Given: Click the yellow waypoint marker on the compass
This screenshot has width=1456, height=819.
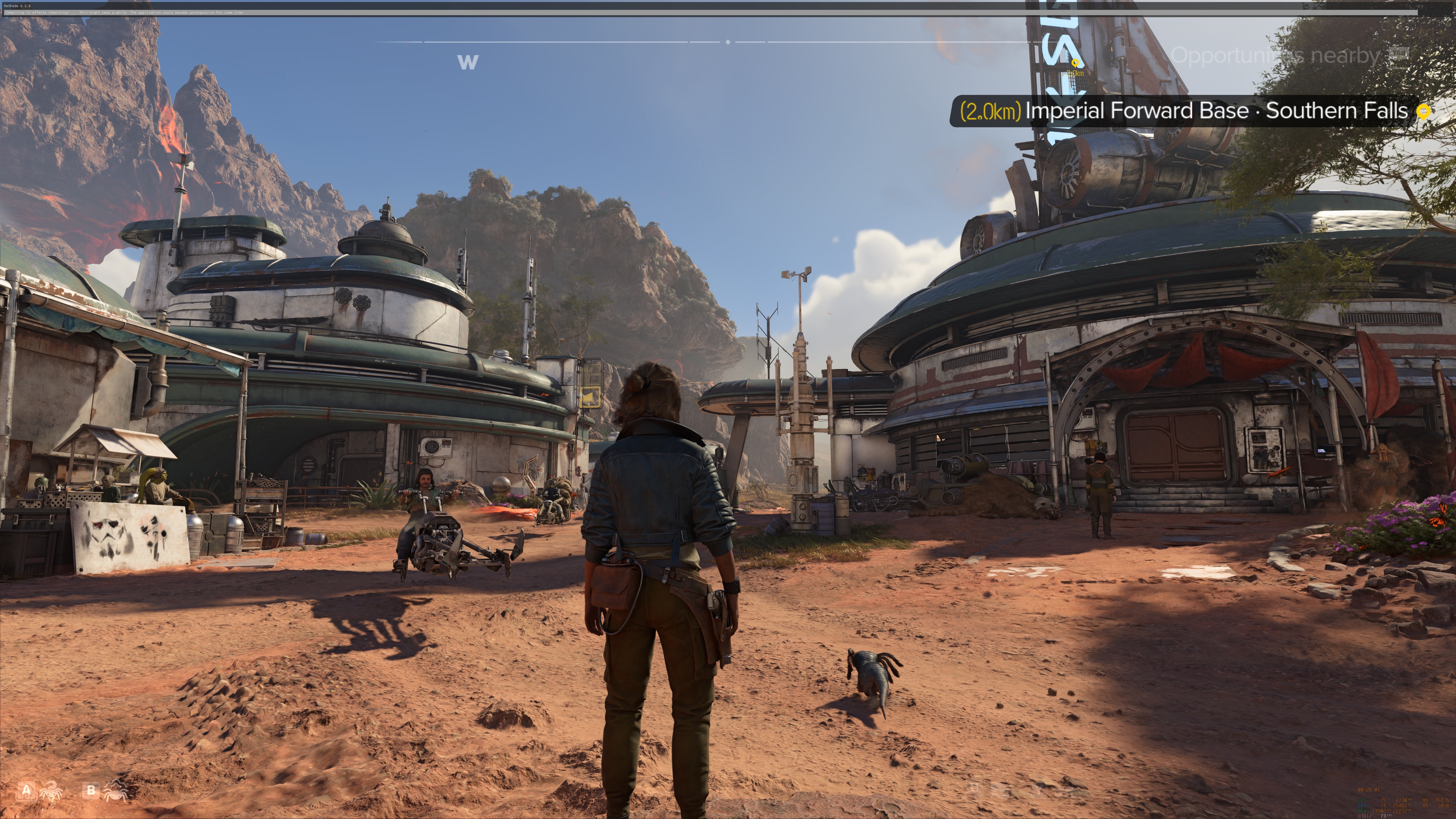Looking at the screenshot, I should click(1075, 63).
